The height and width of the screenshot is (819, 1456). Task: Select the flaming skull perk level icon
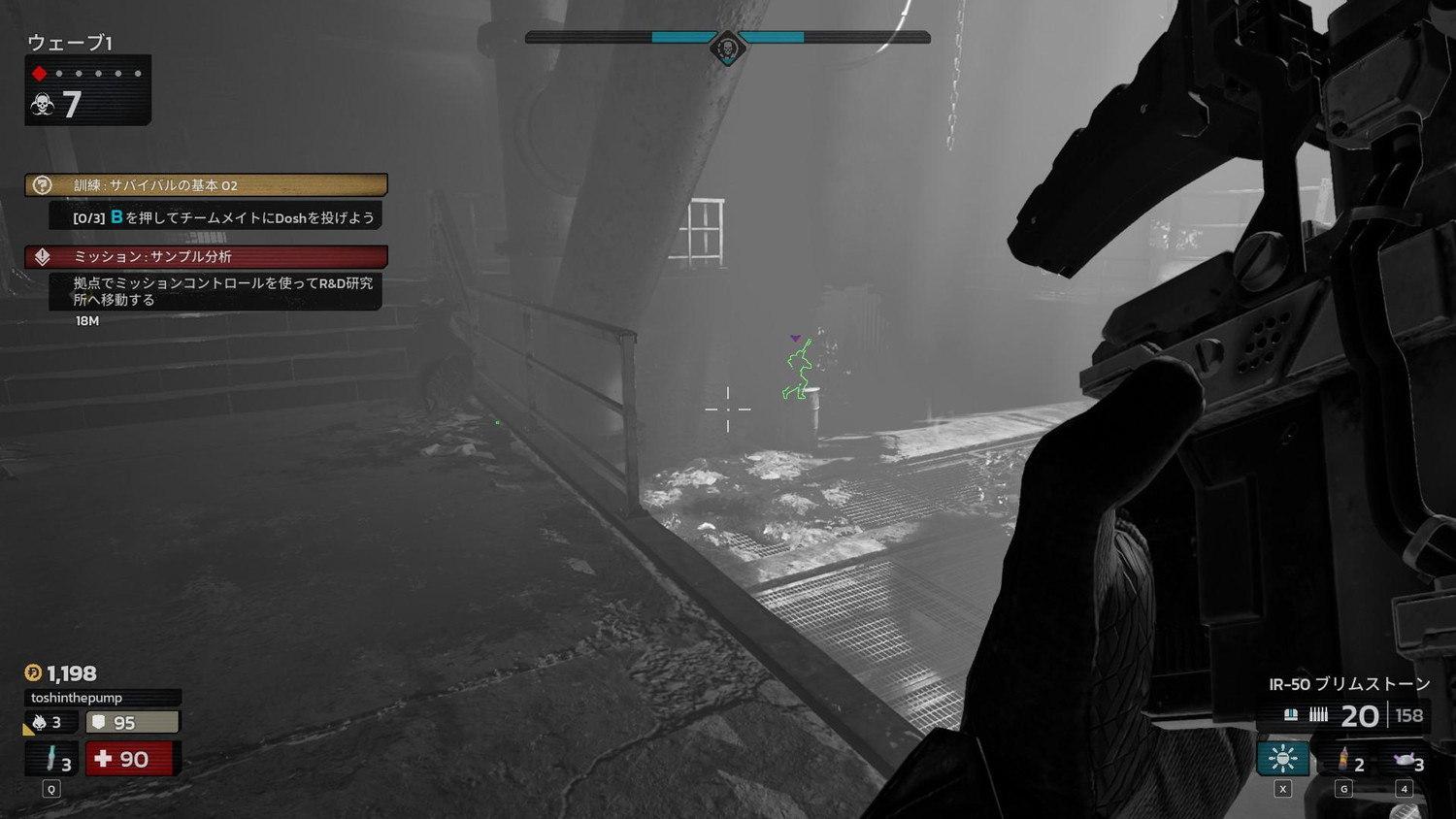(x=40, y=722)
